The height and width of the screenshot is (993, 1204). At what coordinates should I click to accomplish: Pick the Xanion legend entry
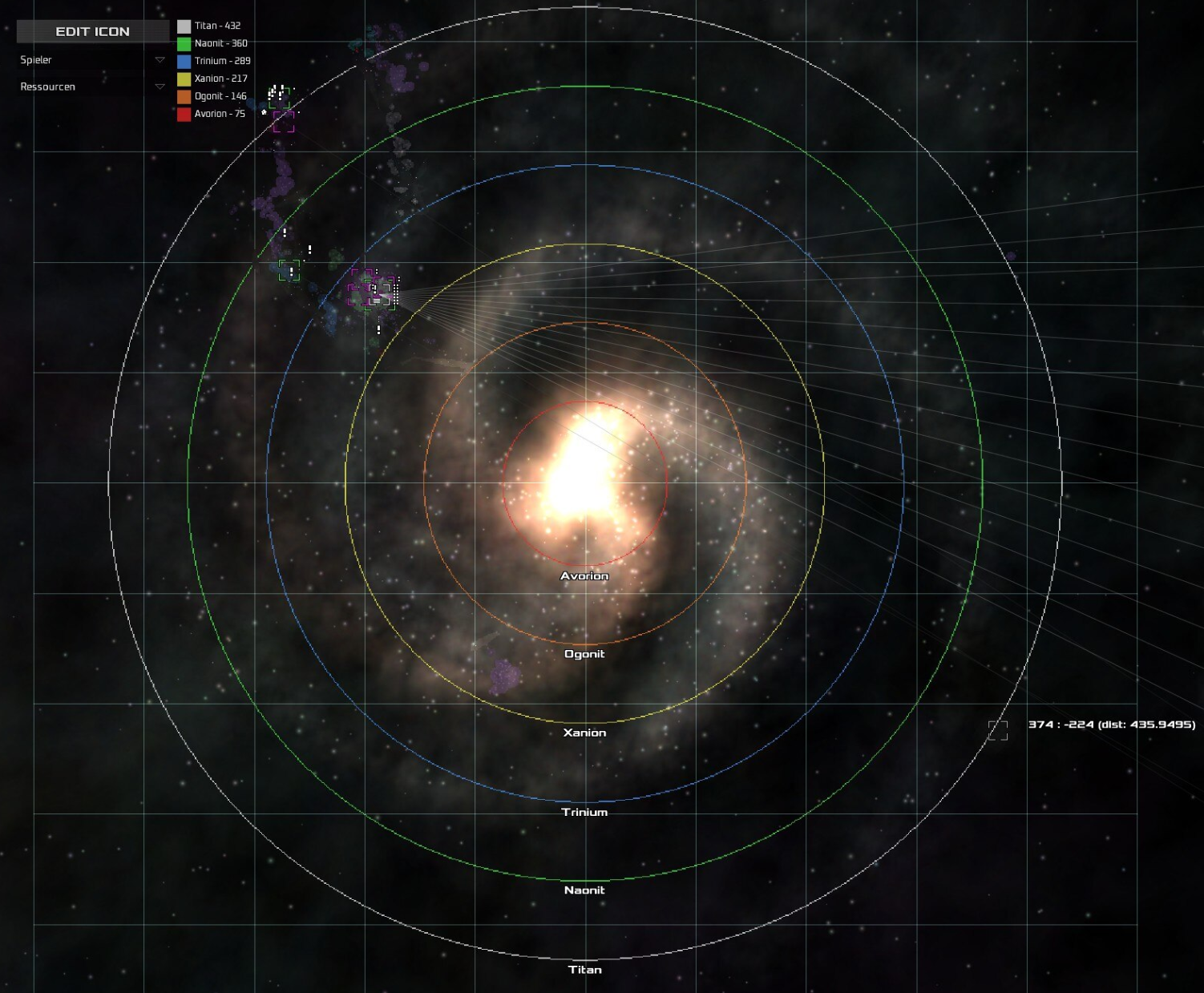tap(212, 79)
